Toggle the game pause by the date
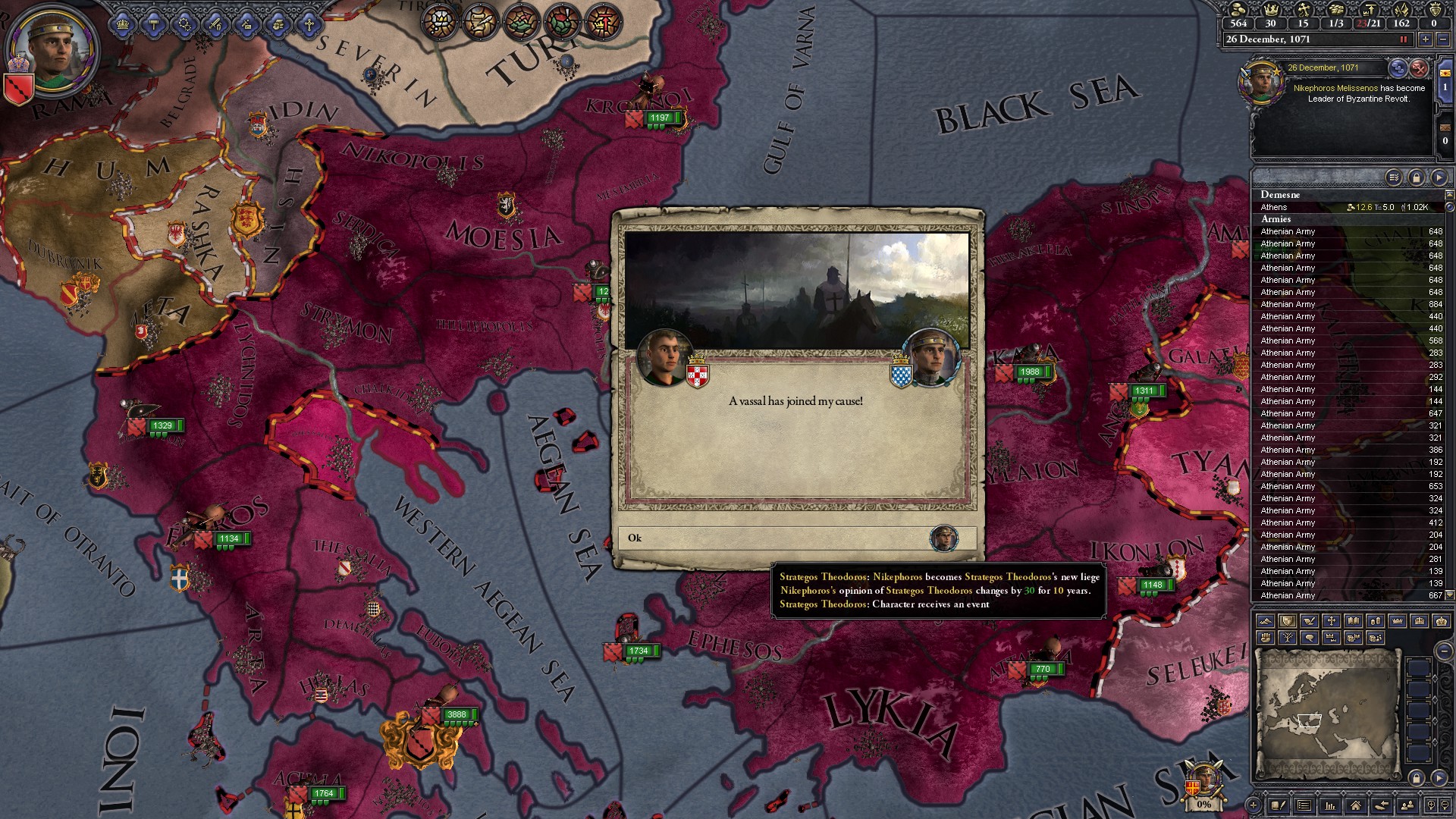This screenshot has width=1456, height=819. pyautogui.click(x=1403, y=39)
